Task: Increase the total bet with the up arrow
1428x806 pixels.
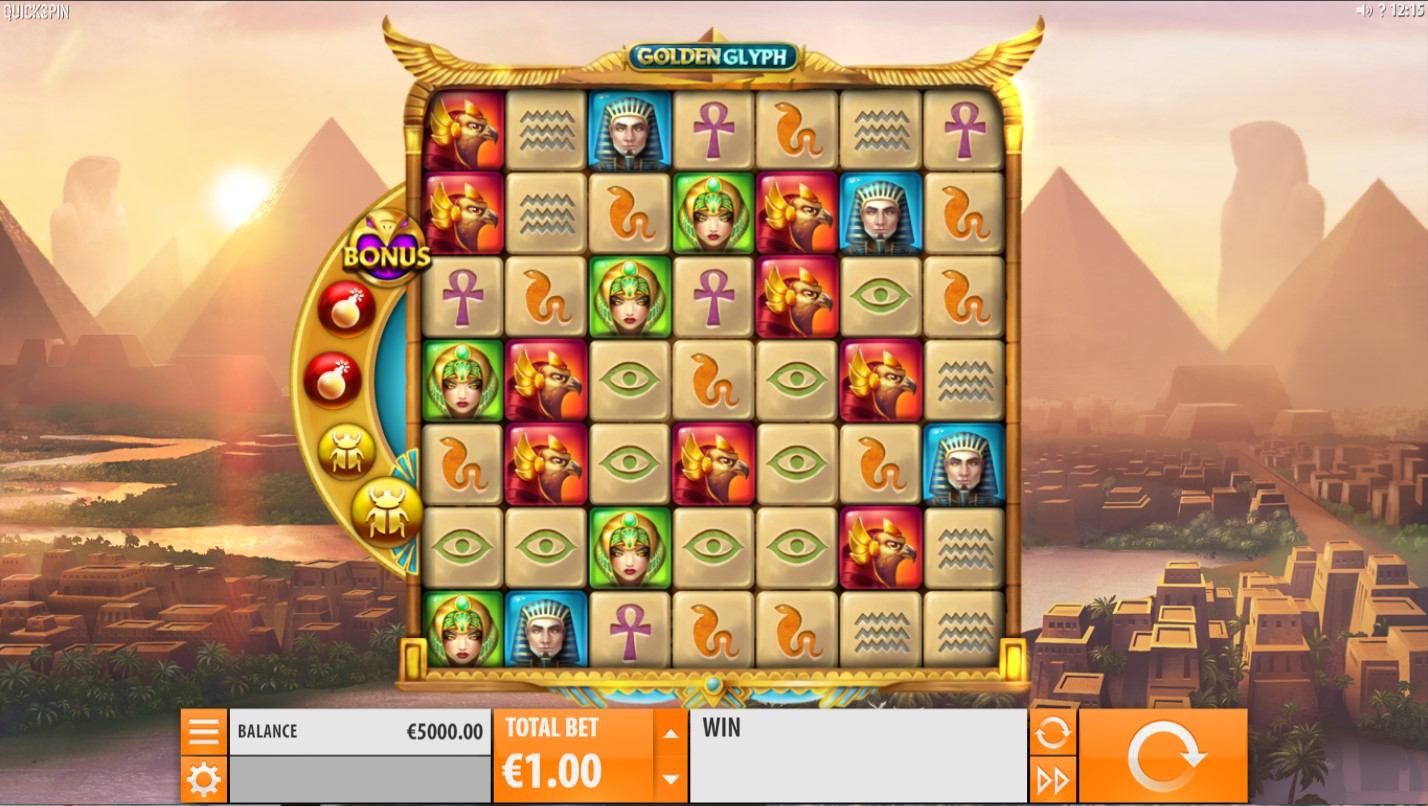Action: click(671, 733)
